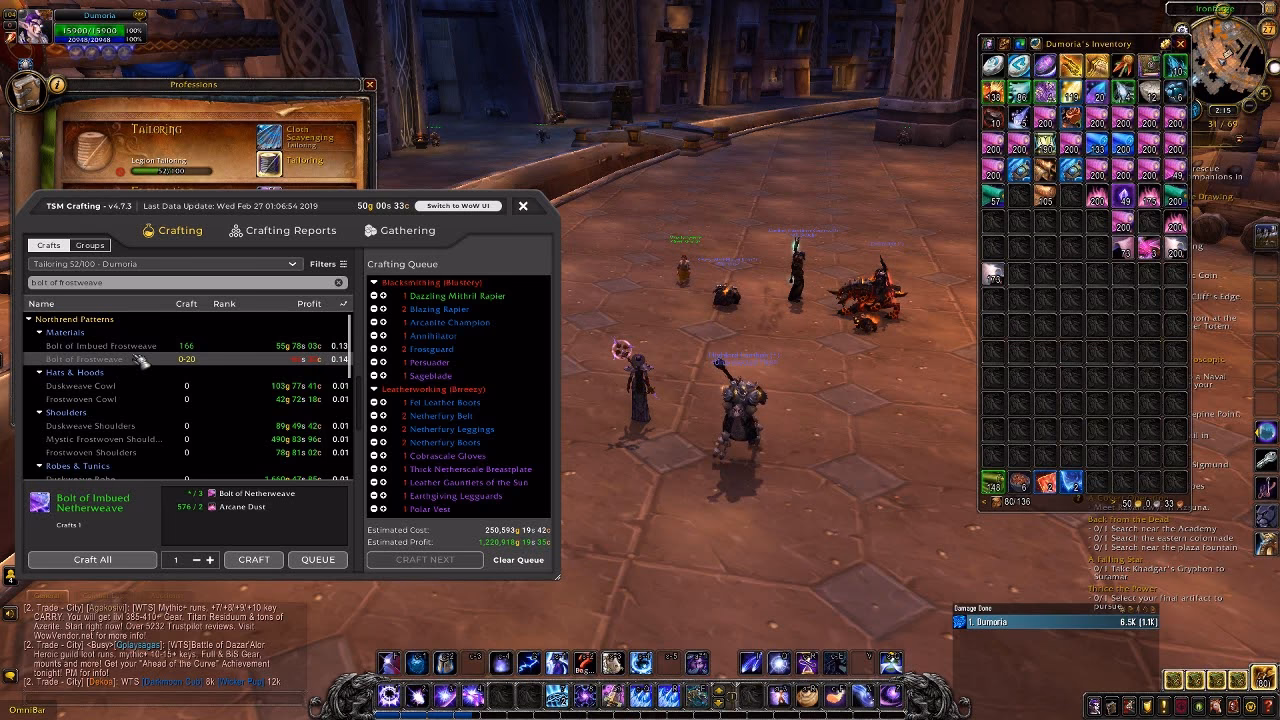Click the CRAFT button

pos(254,560)
